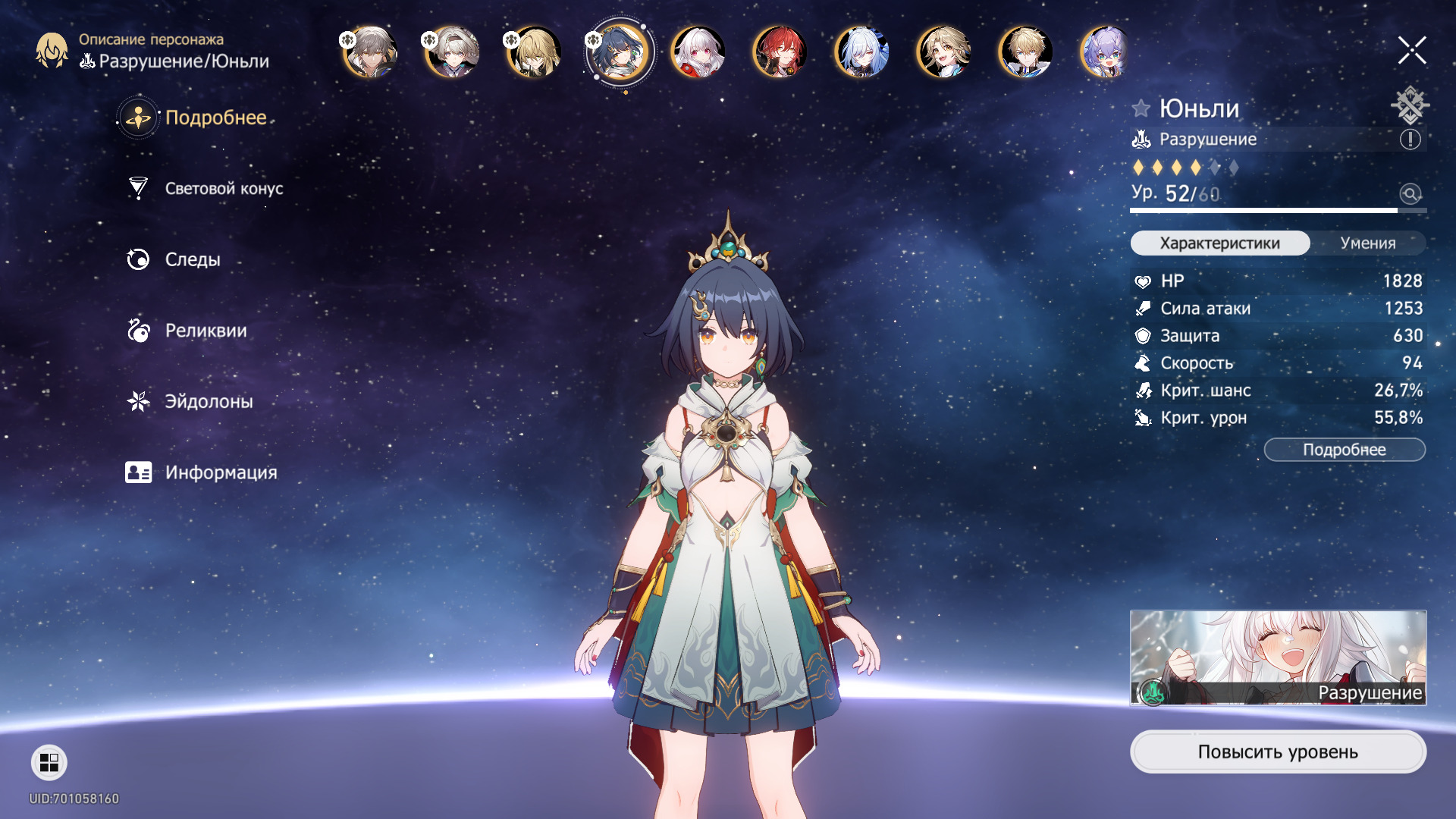Close the character screen with X
Screen dimensions: 1456x819
pyautogui.click(x=1412, y=51)
